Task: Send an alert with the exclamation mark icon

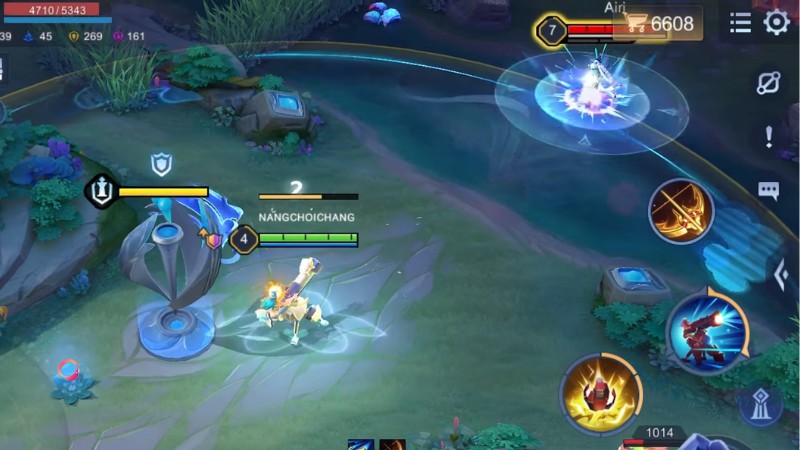Action: click(768, 136)
